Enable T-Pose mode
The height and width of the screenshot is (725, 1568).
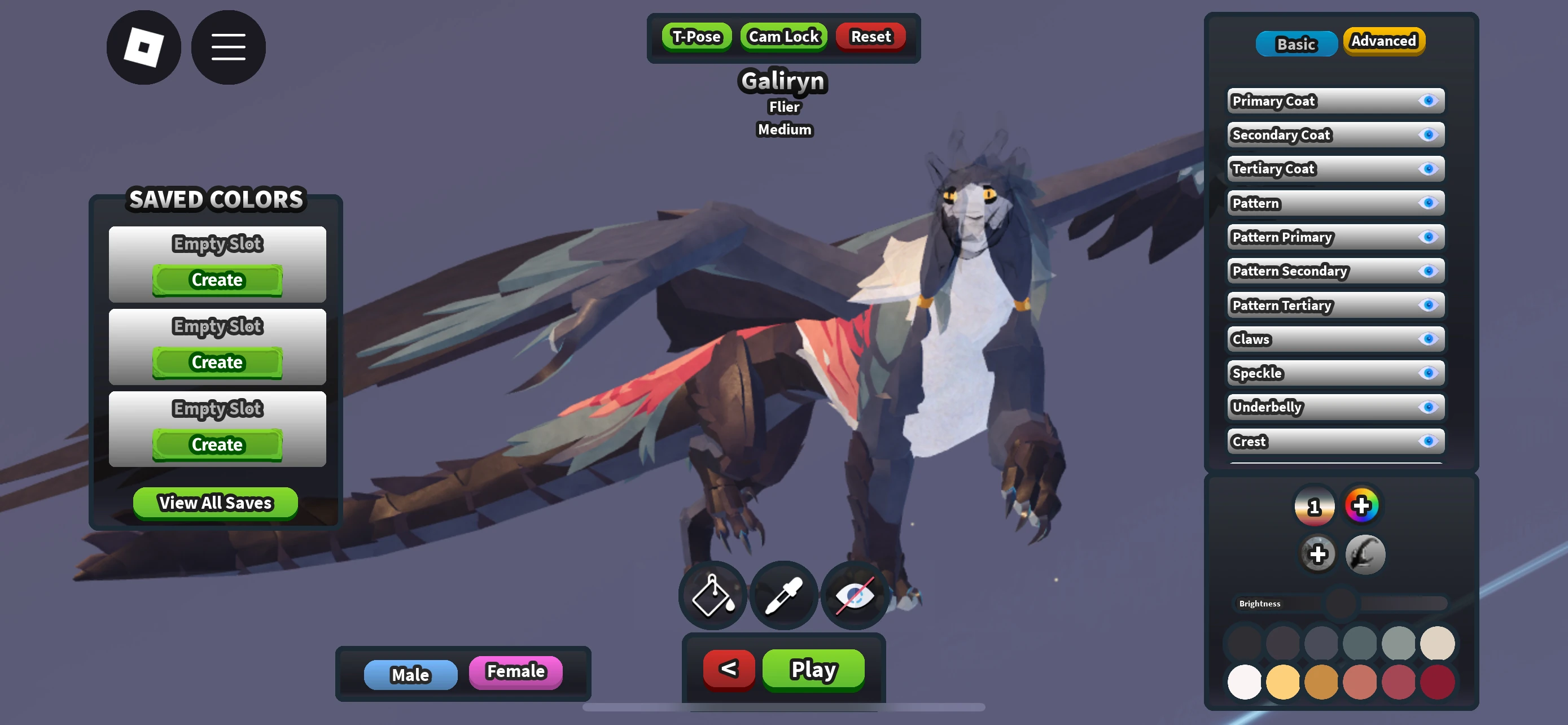(x=697, y=37)
